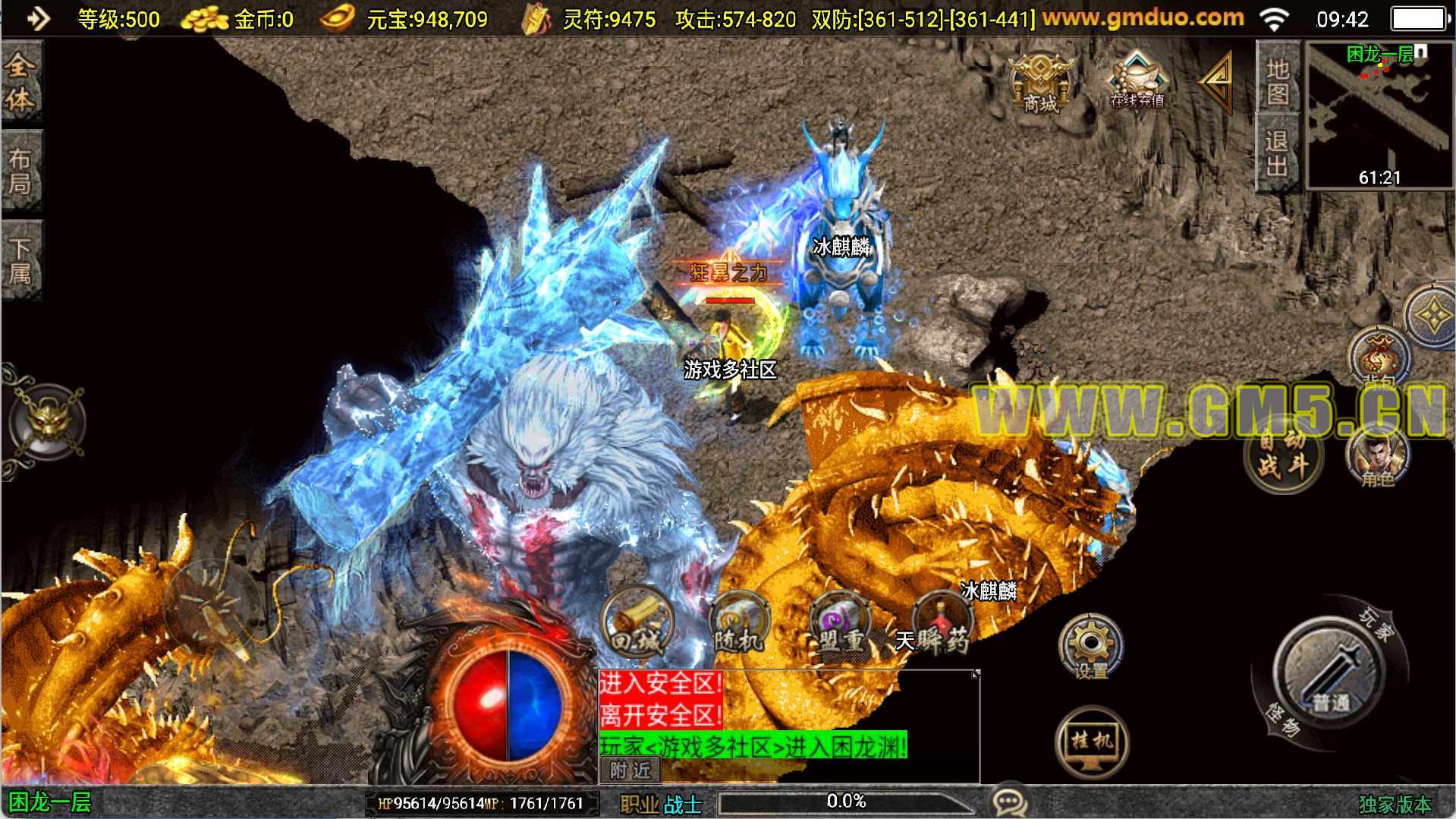Use the 回城 return scroll
This screenshot has height=819, width=1456.
click(x=637, y=624)
